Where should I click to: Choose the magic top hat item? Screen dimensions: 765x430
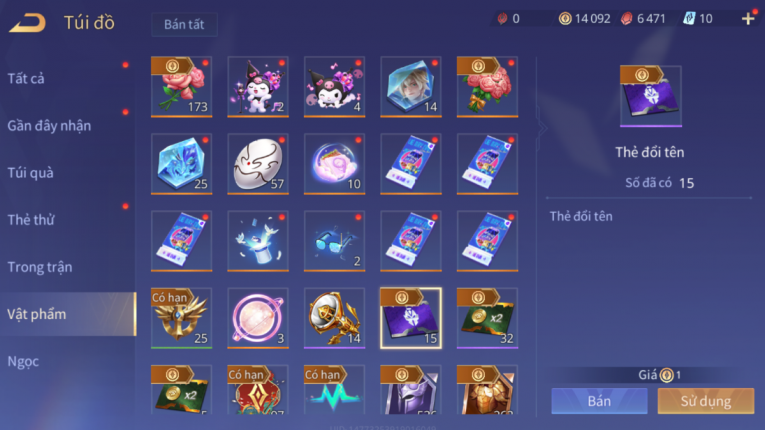tap(258, 241)
